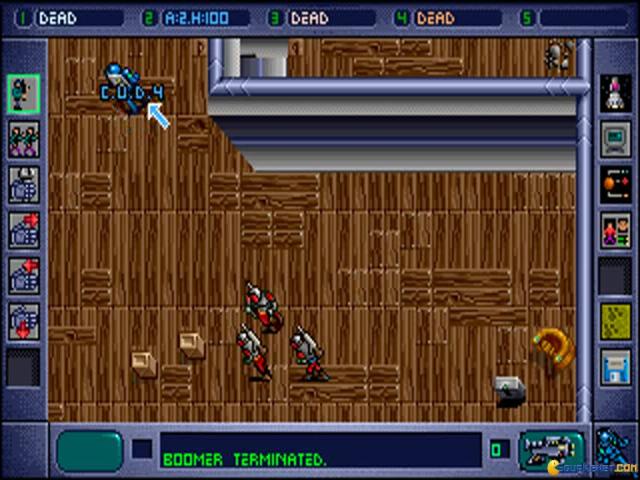Click the backpack icon with down arrow
Screen dimensions: 640x480
click(23, 320)
